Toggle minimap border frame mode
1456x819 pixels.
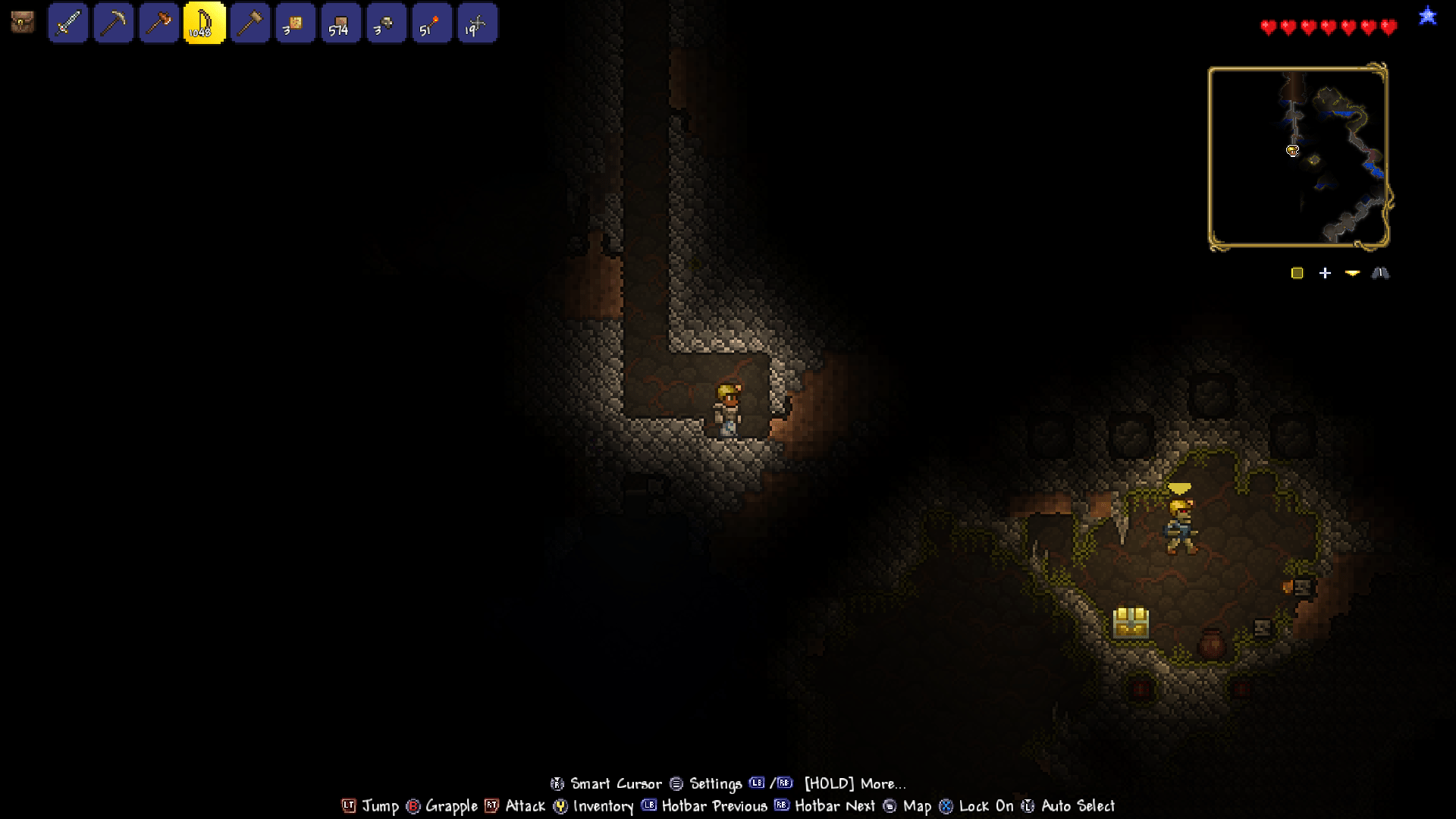click(x=1297, y=273)
